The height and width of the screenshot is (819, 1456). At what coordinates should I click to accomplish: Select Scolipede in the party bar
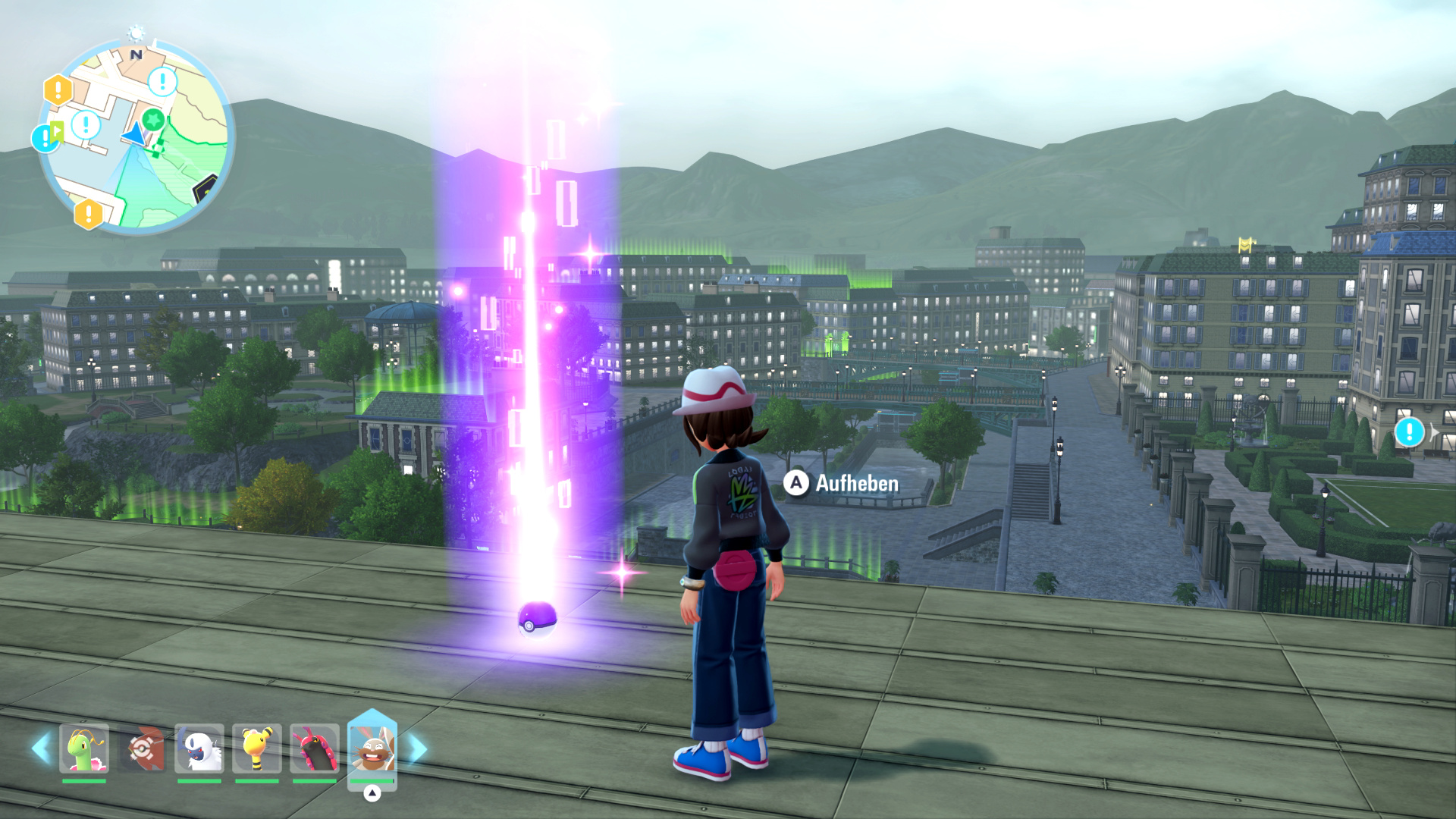coord(315,748)
